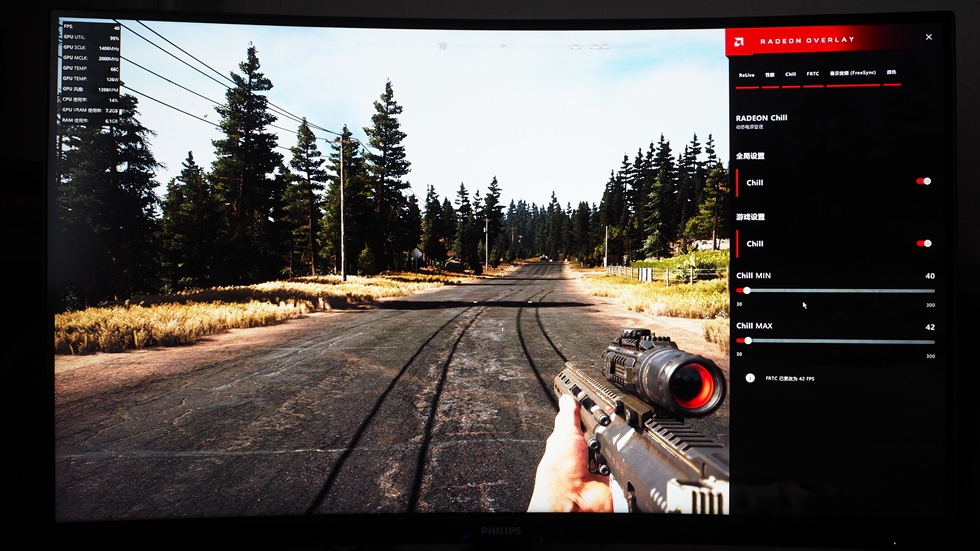The image size is (980, 551).
Task: Toggle the game settings Chill switch
Action: coord(924,243)
